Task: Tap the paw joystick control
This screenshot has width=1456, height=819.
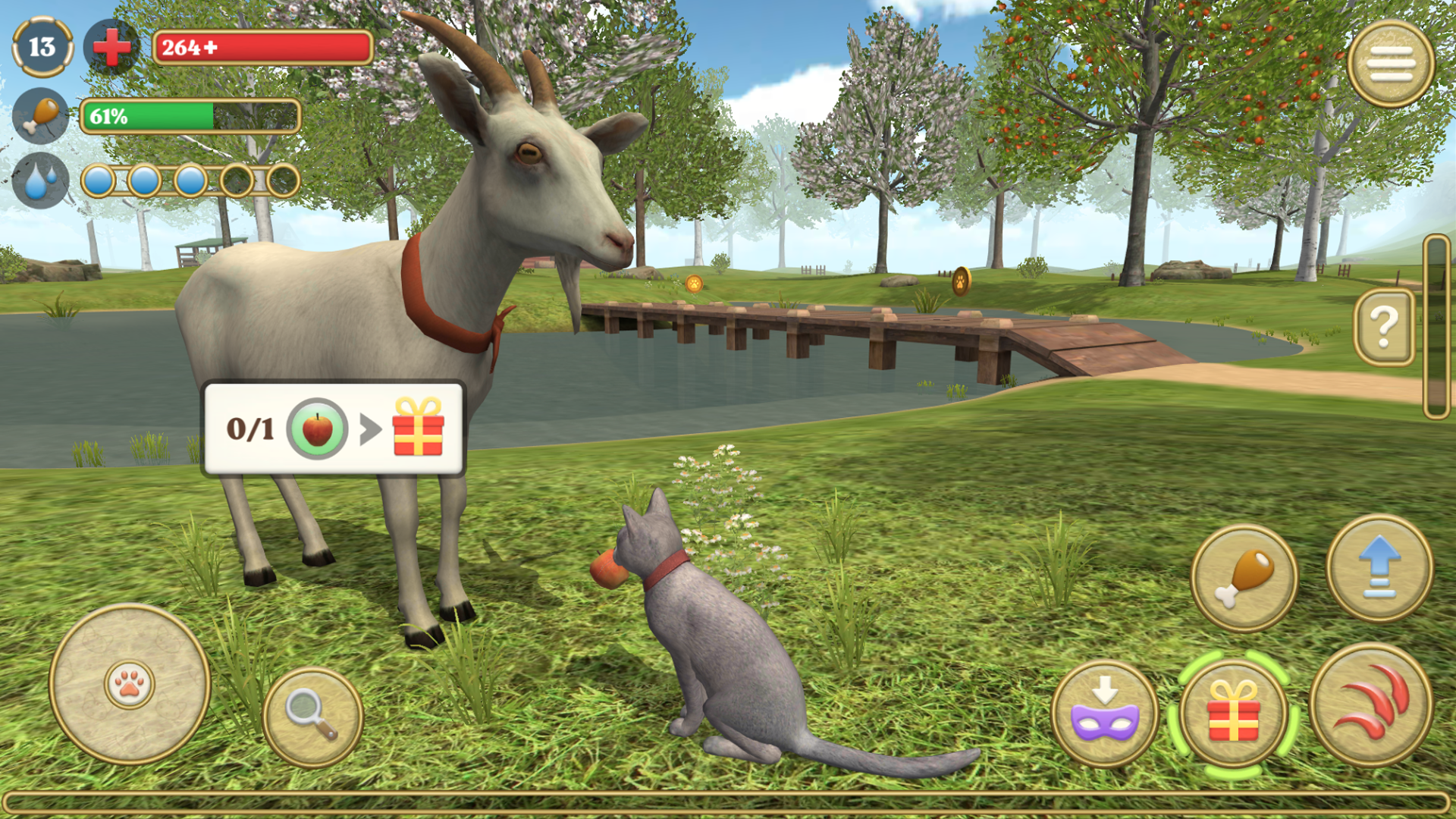Action: (129, 686)
